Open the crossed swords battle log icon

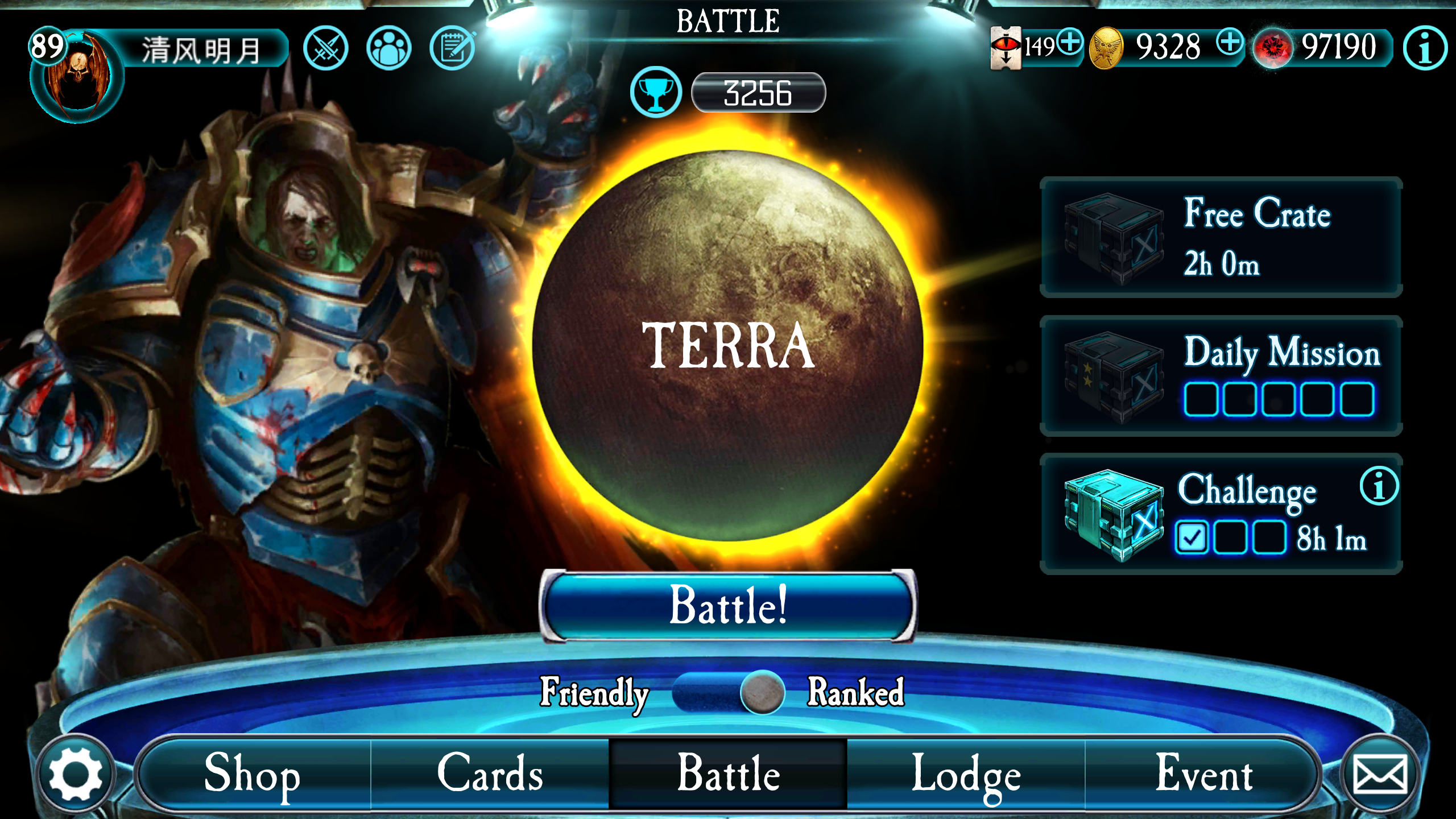pyautogui.click(x=326, y=48)
